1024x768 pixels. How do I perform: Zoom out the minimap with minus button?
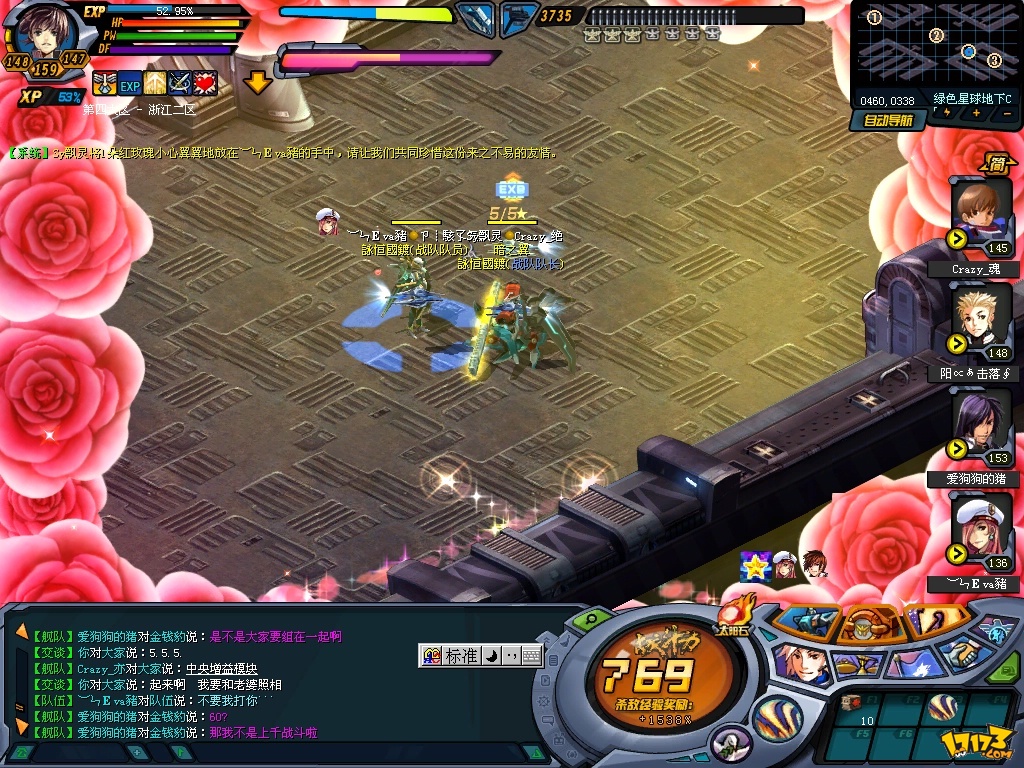coord(1004,113)
